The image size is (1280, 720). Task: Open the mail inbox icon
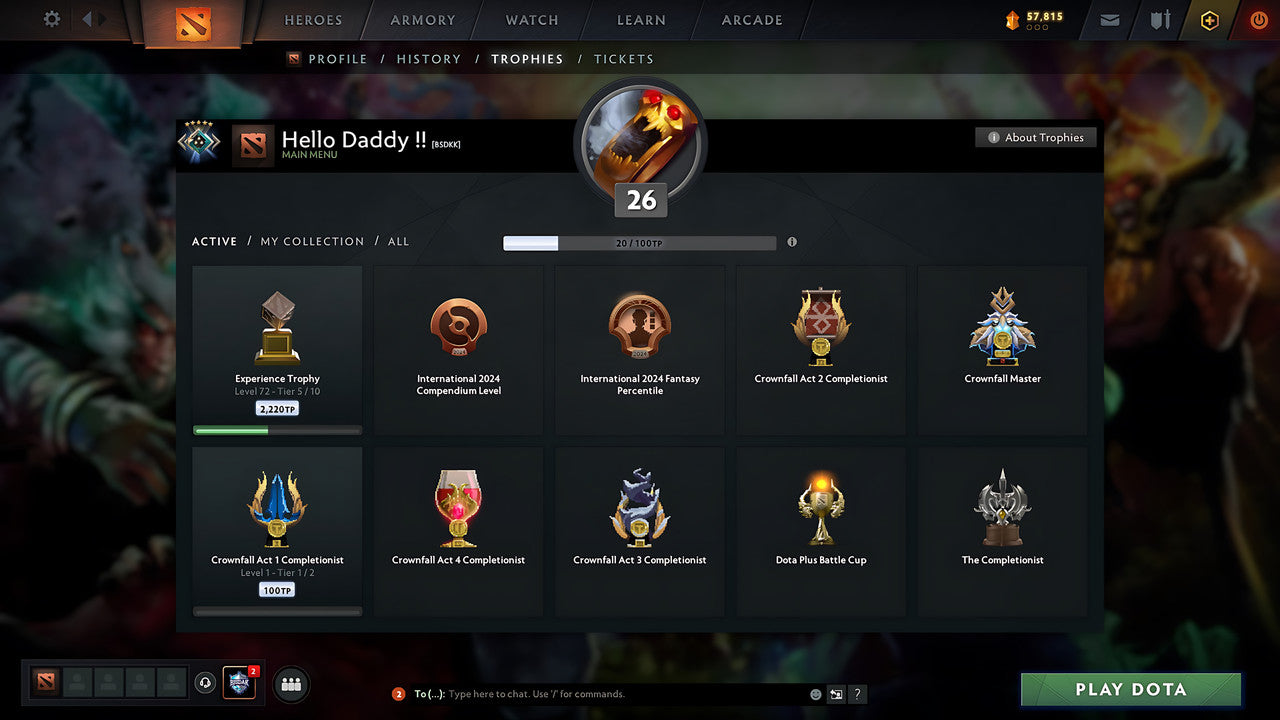[x=1109, y=19]
